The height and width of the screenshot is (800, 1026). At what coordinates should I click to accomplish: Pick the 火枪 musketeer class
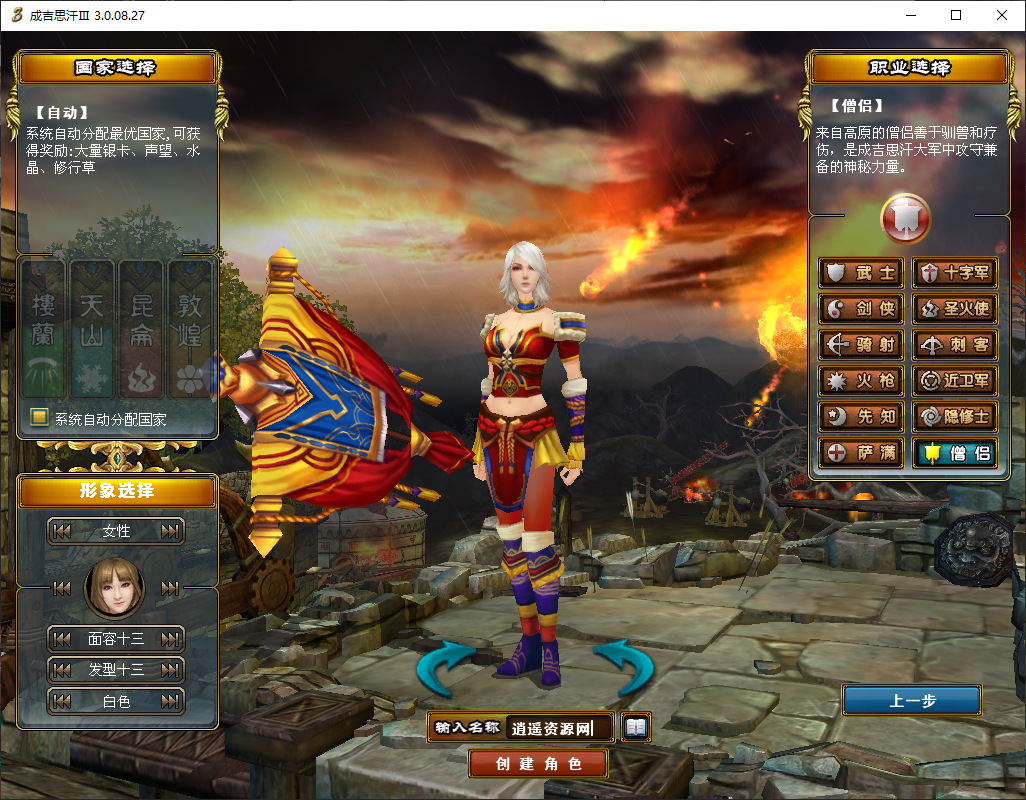click(862, 381)
